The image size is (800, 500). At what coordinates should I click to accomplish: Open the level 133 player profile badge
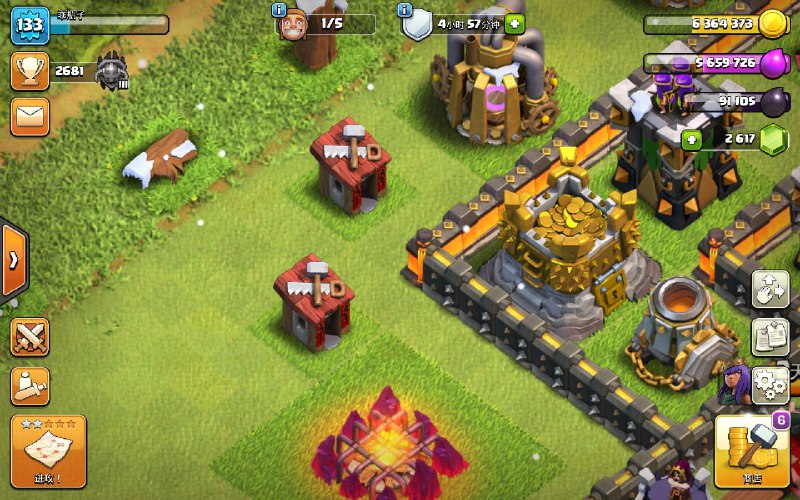(x=30, y=24)
